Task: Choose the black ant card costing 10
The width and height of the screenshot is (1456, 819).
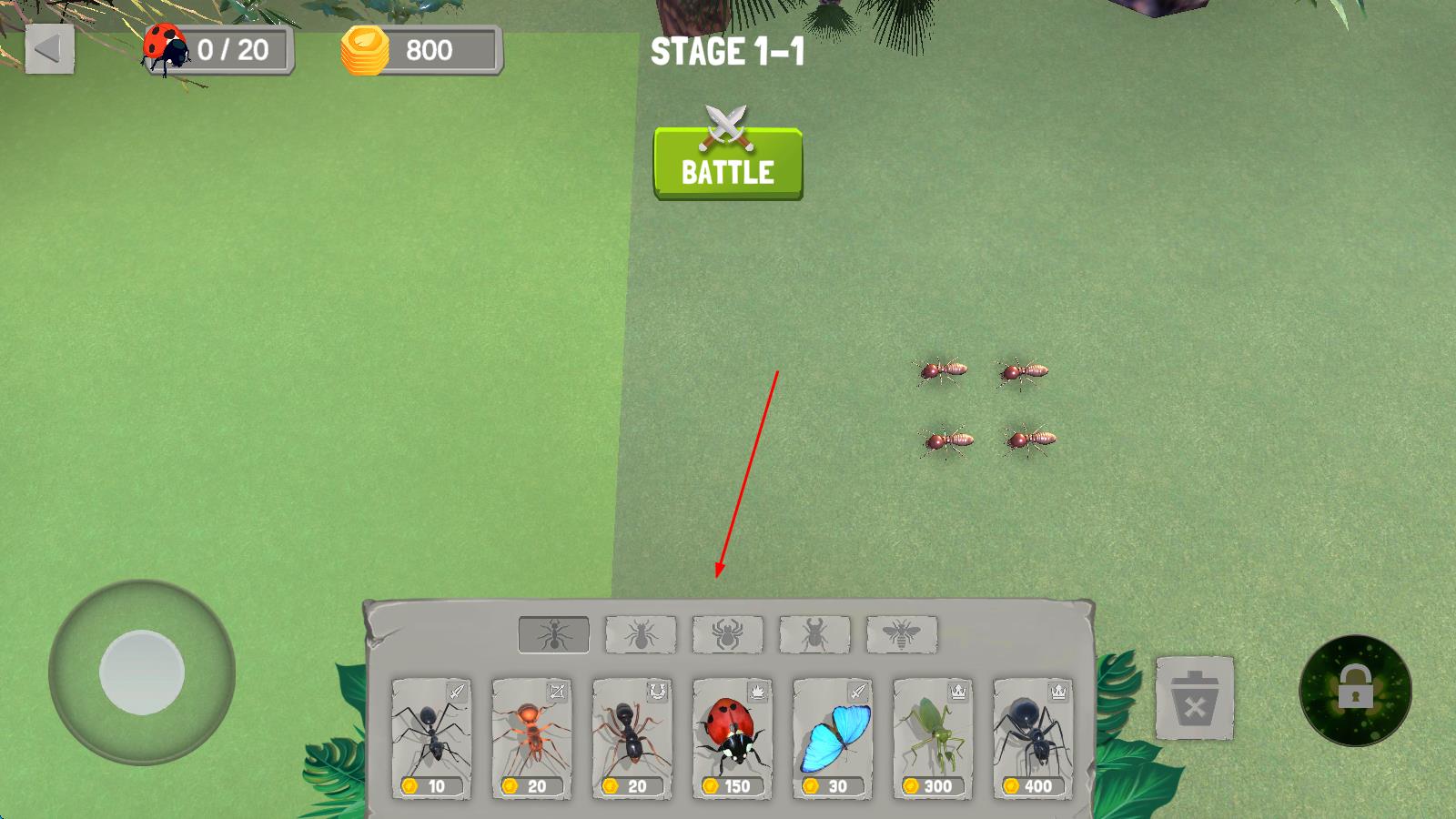Action: click(431, 739)
